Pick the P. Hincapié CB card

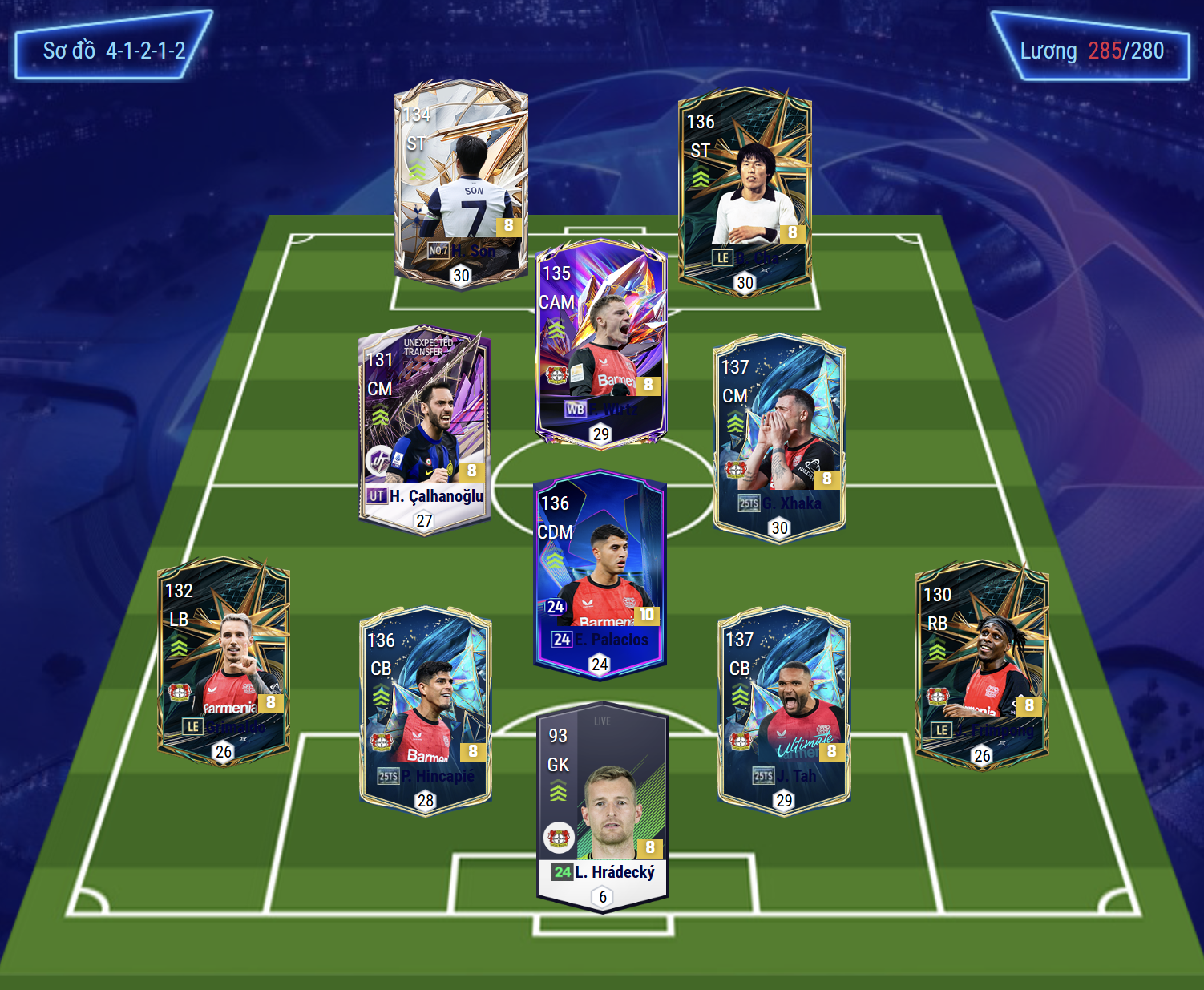click(x=426, y=709)
